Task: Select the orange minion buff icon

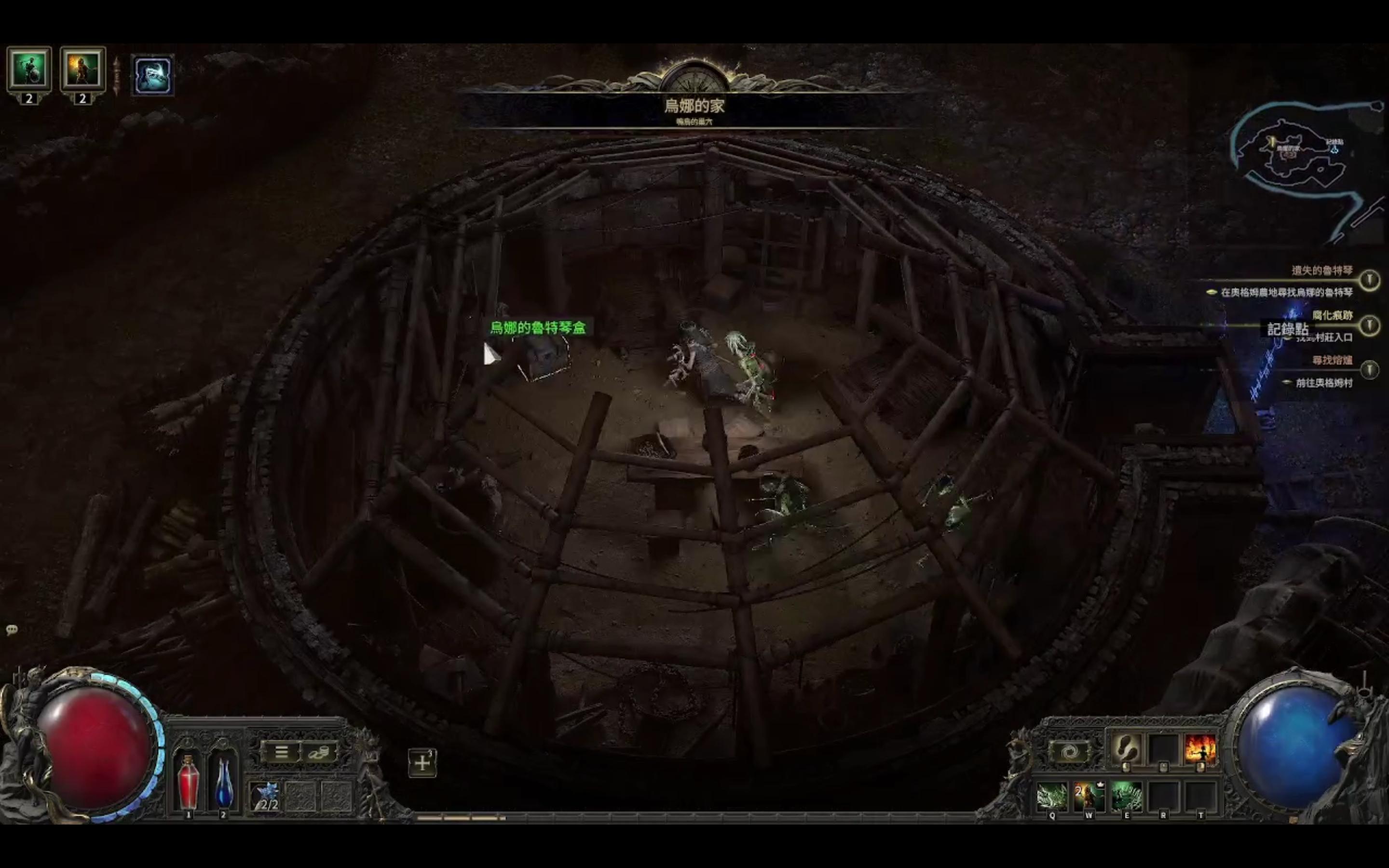Action: tap(82, 69)
